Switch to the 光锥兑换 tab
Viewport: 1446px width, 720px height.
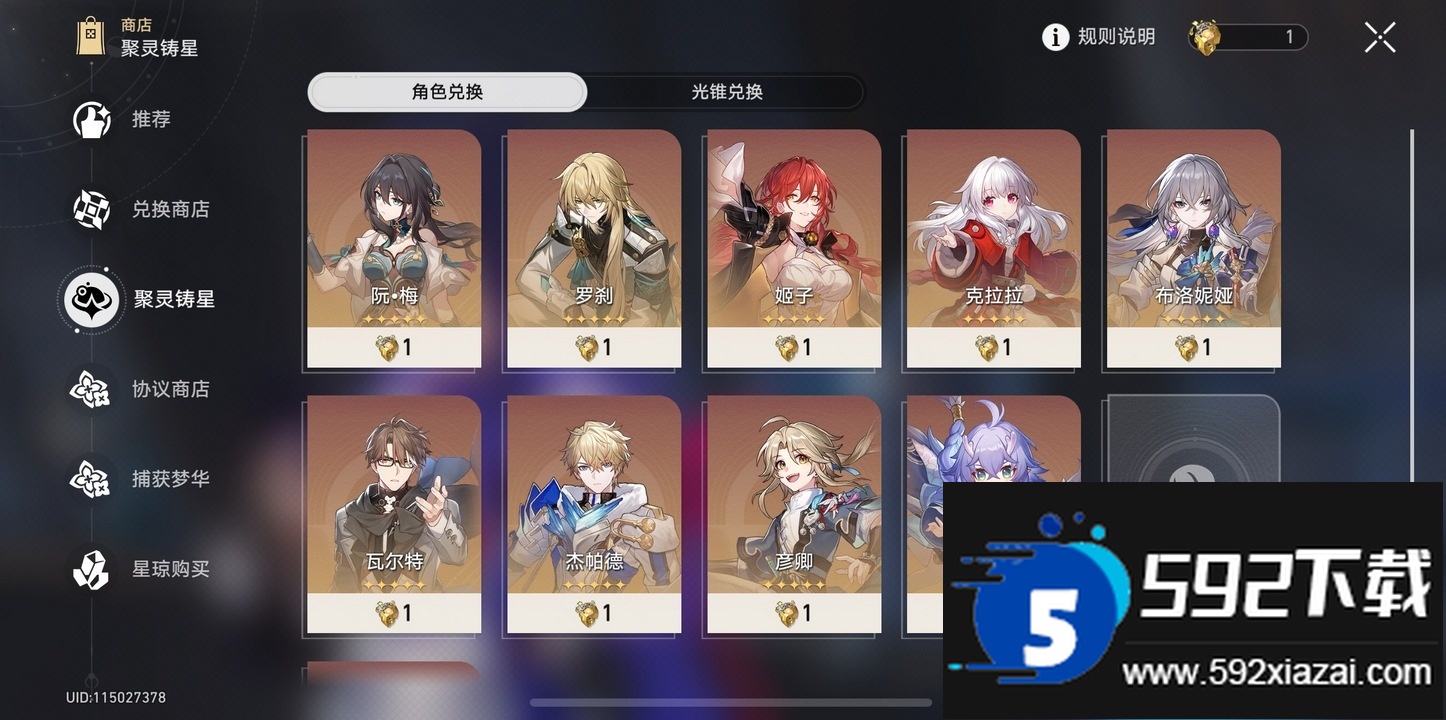click(724, 92)
